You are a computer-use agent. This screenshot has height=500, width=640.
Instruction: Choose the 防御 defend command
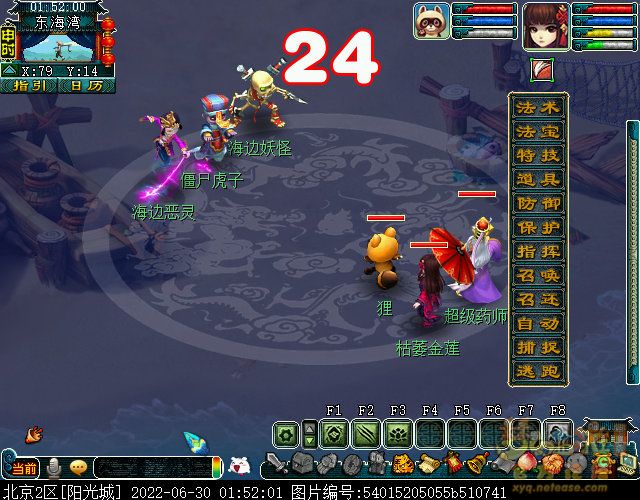click(538, 204)
